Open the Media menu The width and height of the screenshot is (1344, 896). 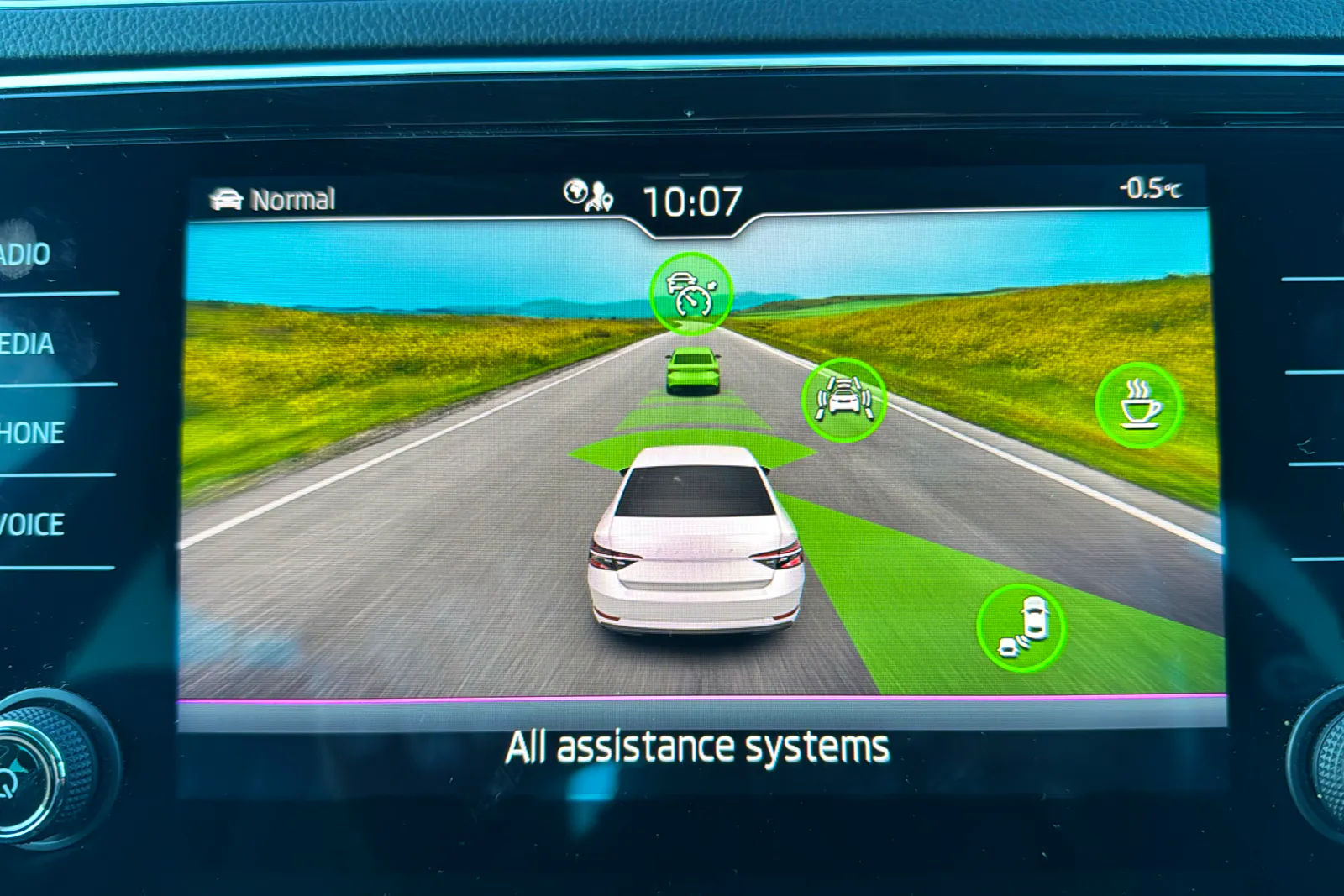29,343
